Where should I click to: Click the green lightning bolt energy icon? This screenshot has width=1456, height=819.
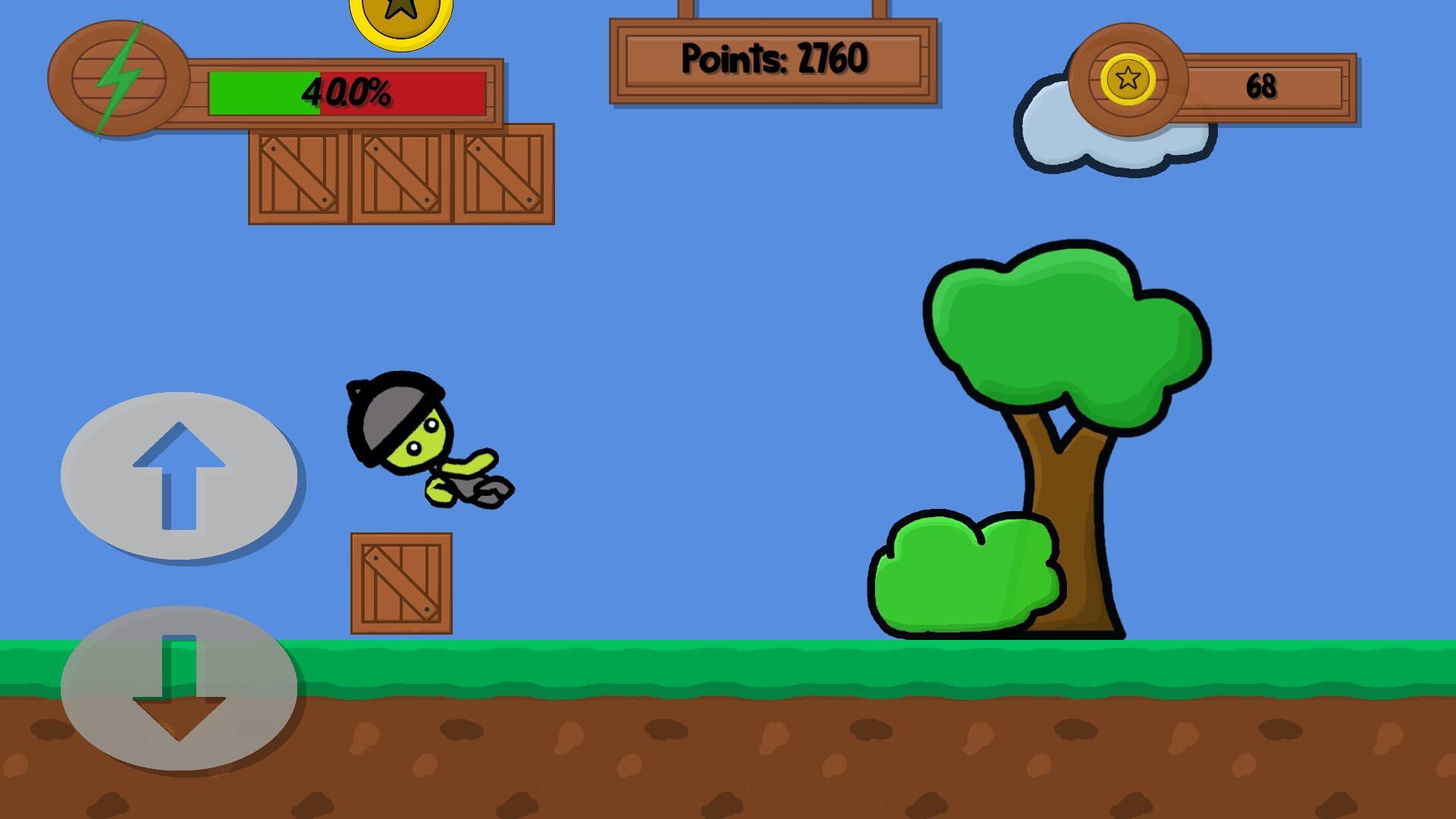tap(118, 80)
